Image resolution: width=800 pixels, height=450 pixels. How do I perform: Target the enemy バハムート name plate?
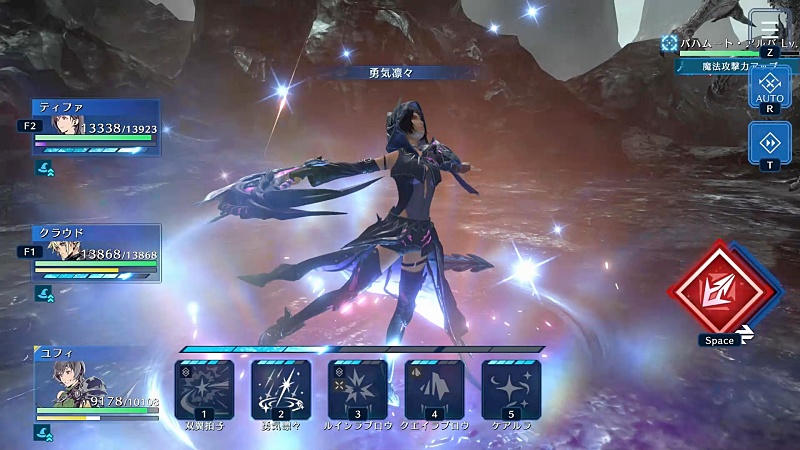(x=715, y=45)
